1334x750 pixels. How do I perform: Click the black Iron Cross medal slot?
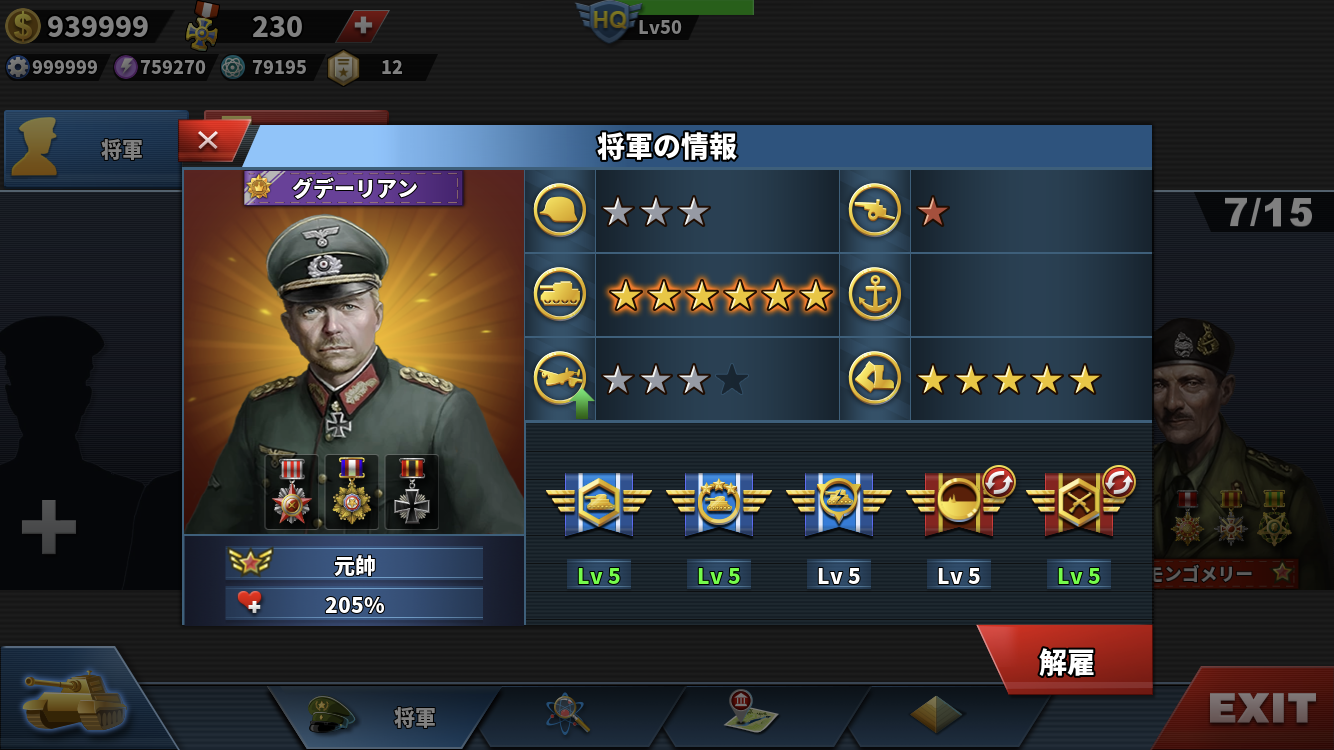411,492
